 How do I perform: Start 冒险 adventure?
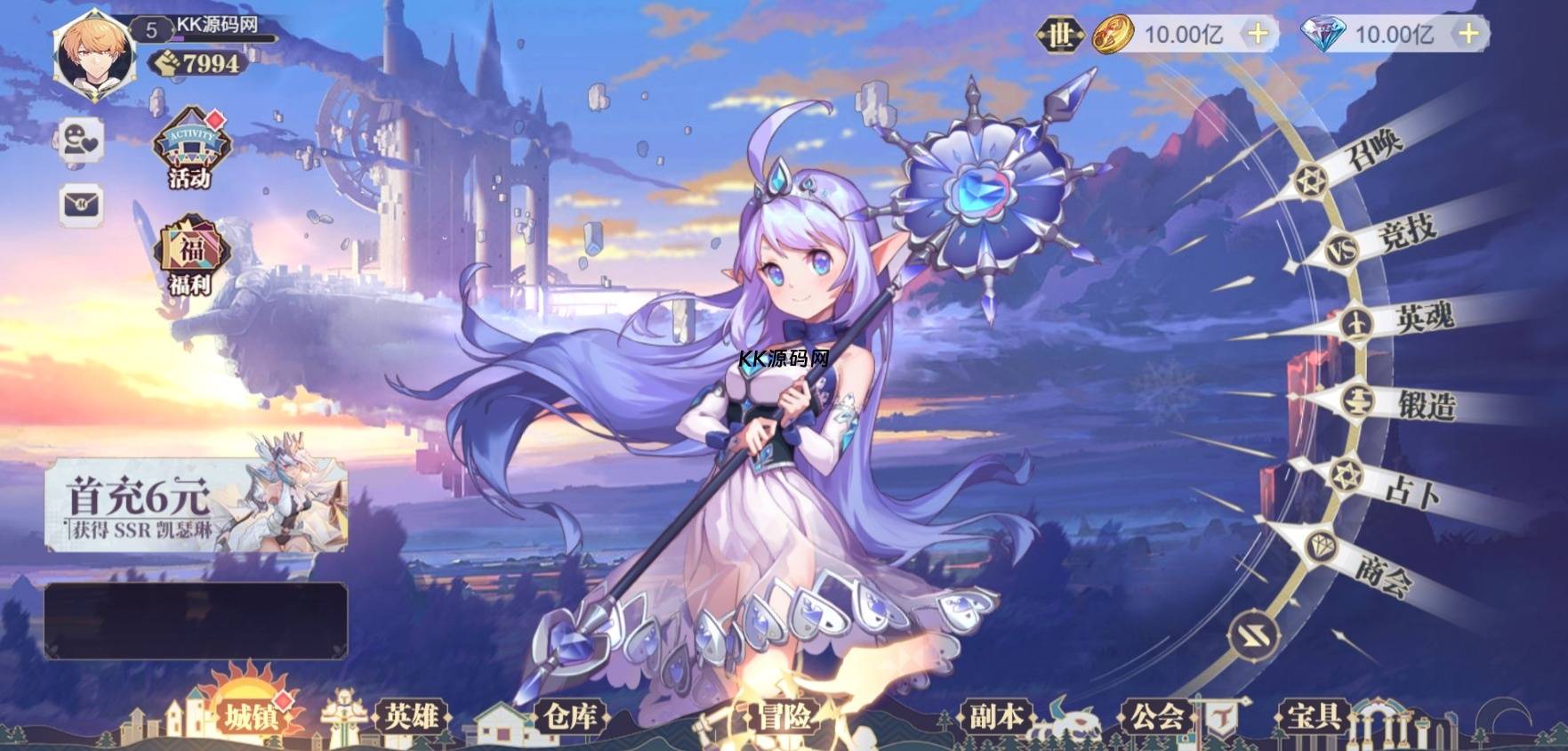784,716
